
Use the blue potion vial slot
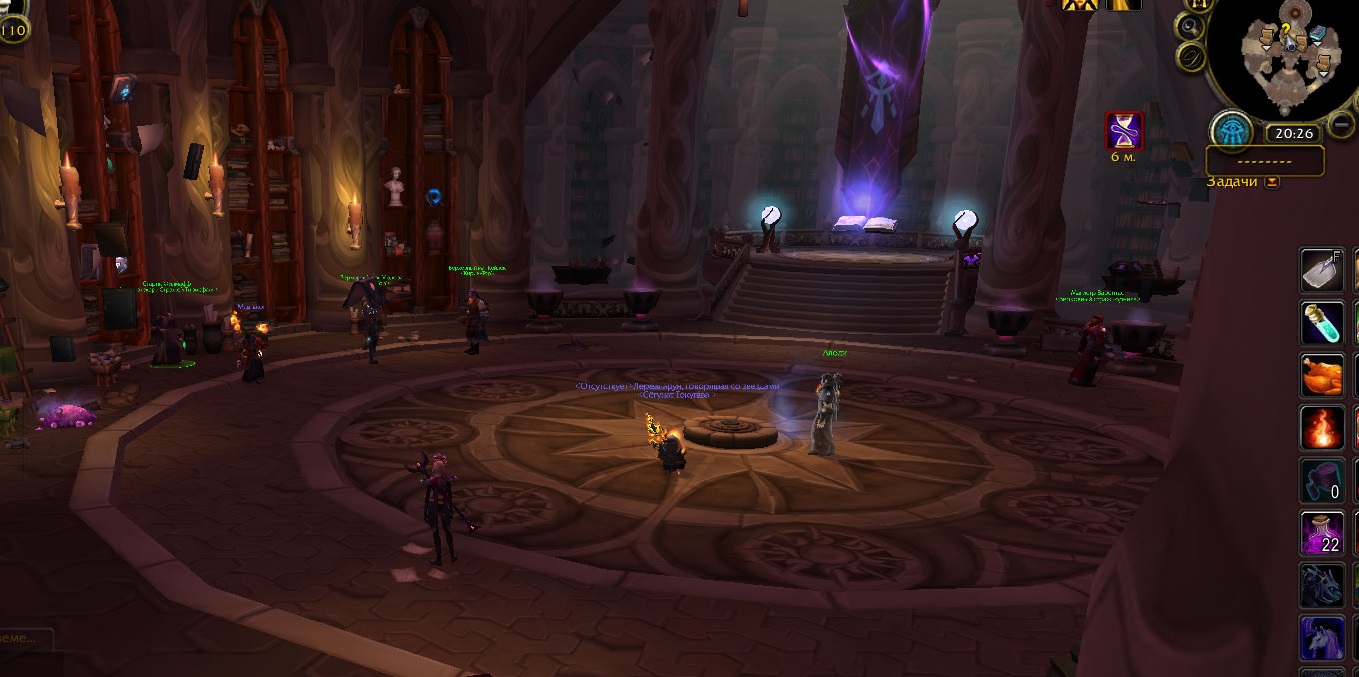pos(1322,323)
